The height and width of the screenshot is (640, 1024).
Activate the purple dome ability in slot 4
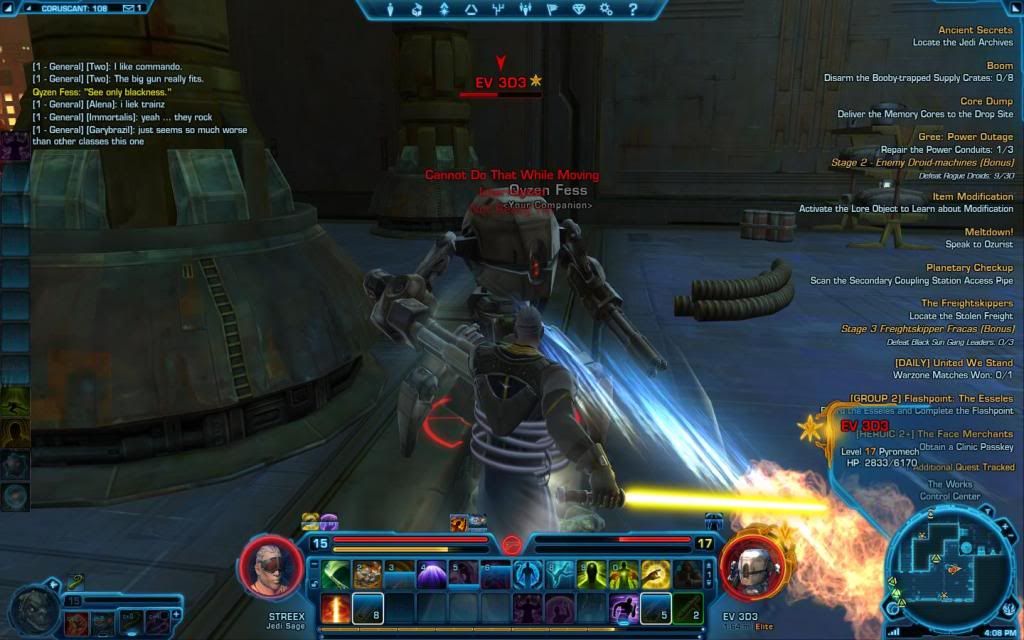(432, 574)
